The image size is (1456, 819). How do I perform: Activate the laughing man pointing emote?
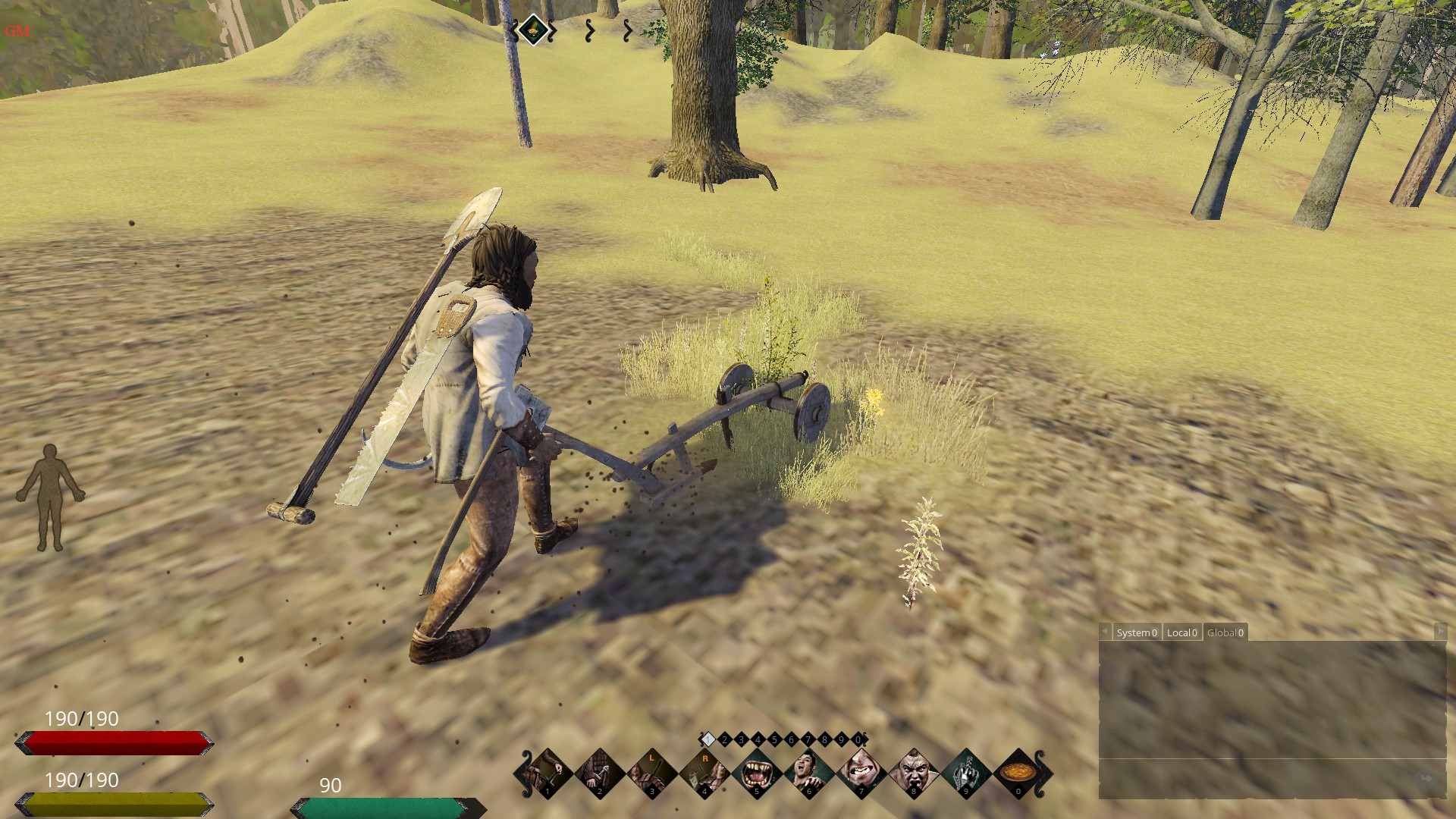tap(809, 773)
